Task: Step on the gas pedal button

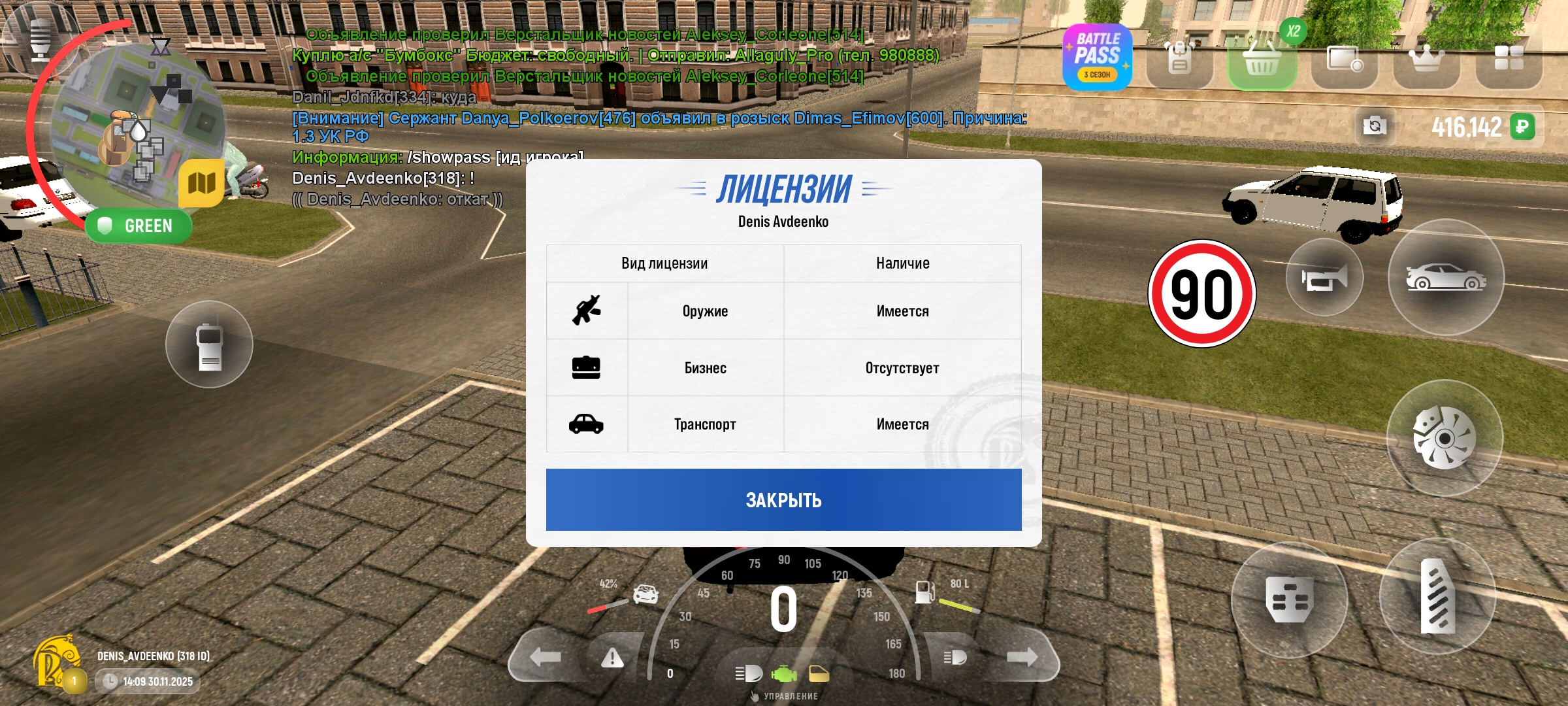Action: click(1437, 596)
